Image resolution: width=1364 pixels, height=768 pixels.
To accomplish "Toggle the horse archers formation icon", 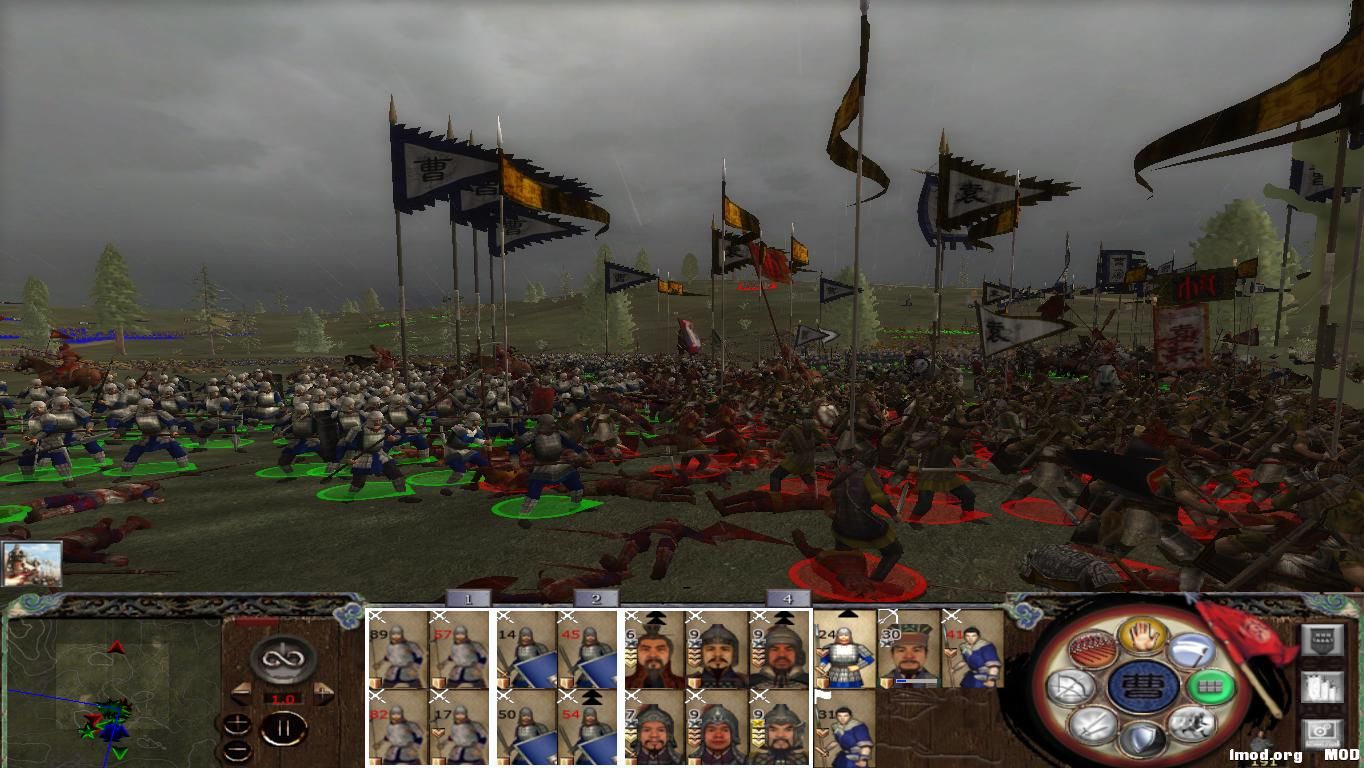I will (1092, 650).
